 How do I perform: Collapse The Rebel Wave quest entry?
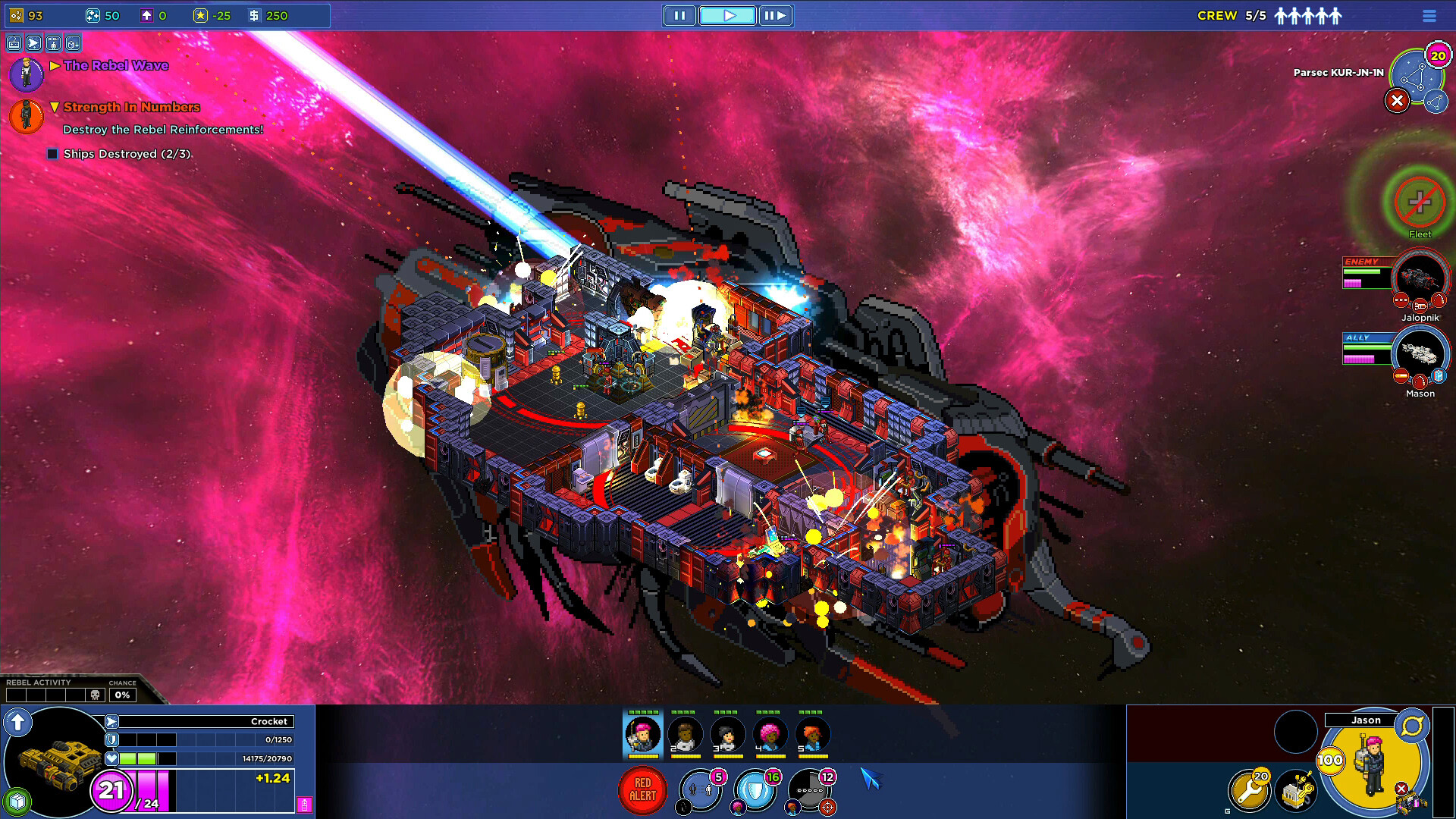click(54, 65)
